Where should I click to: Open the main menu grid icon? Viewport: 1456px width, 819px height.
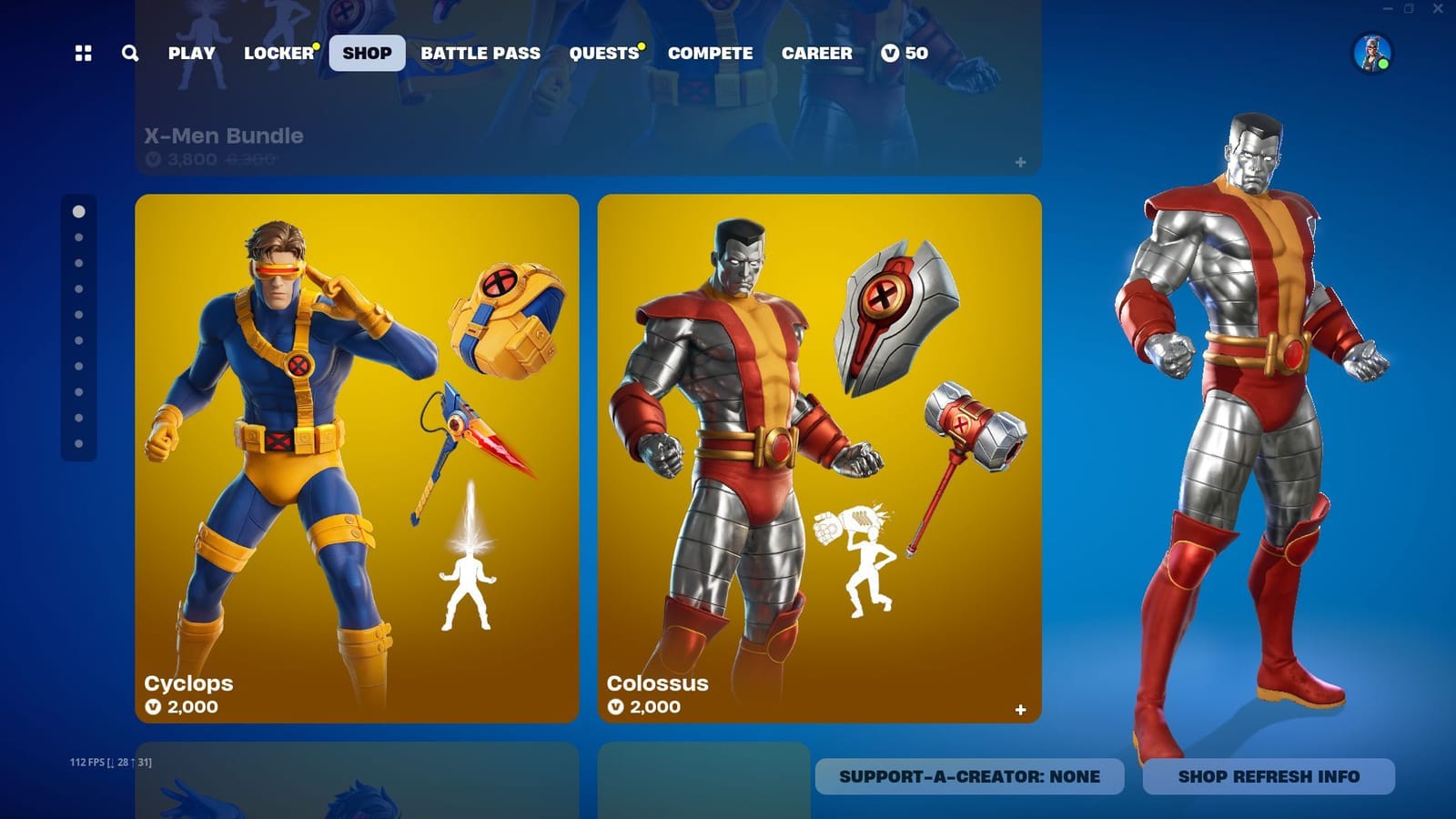[85, 53]
